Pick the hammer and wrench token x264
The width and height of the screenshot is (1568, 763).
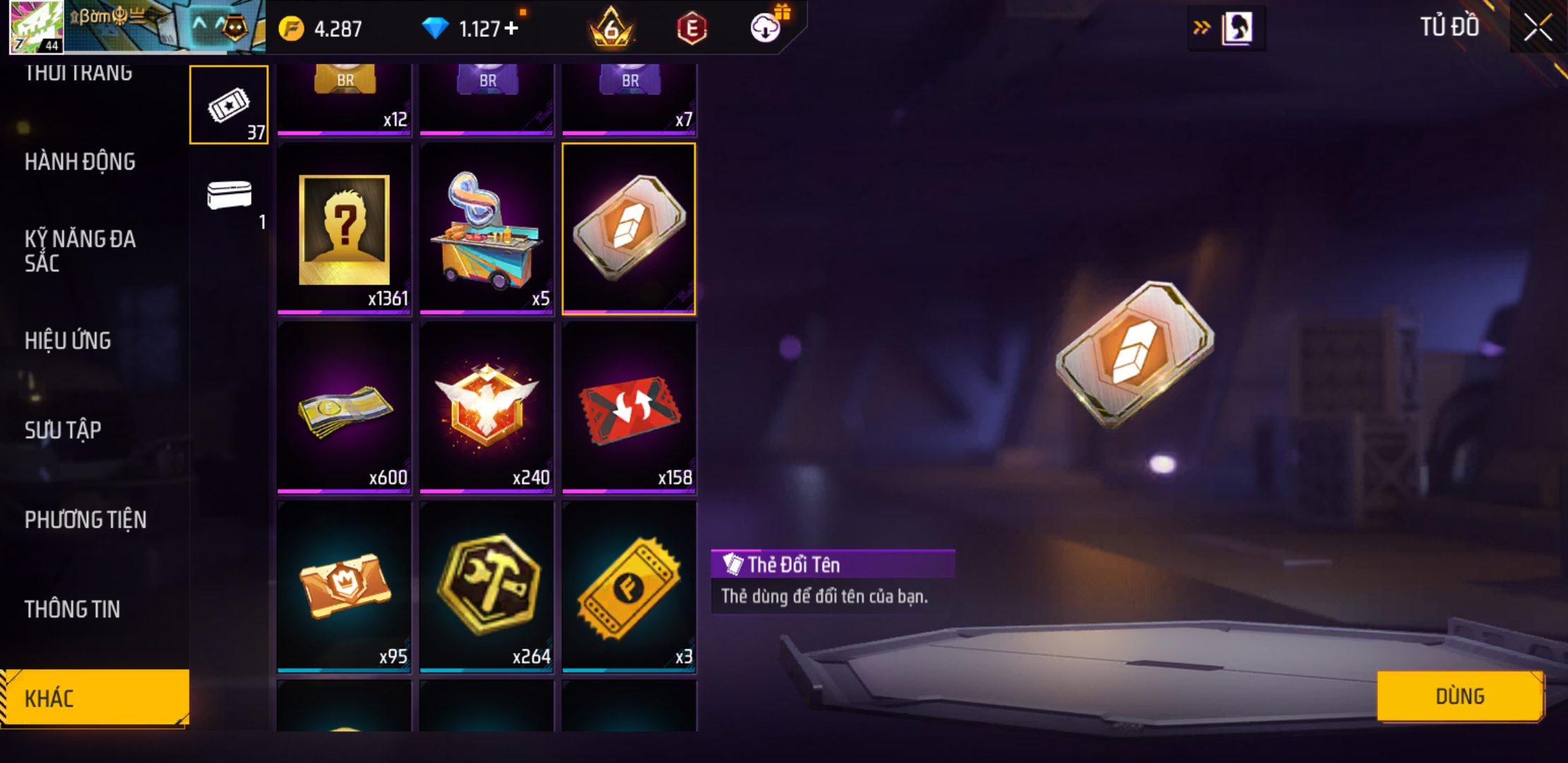(487, 586)
